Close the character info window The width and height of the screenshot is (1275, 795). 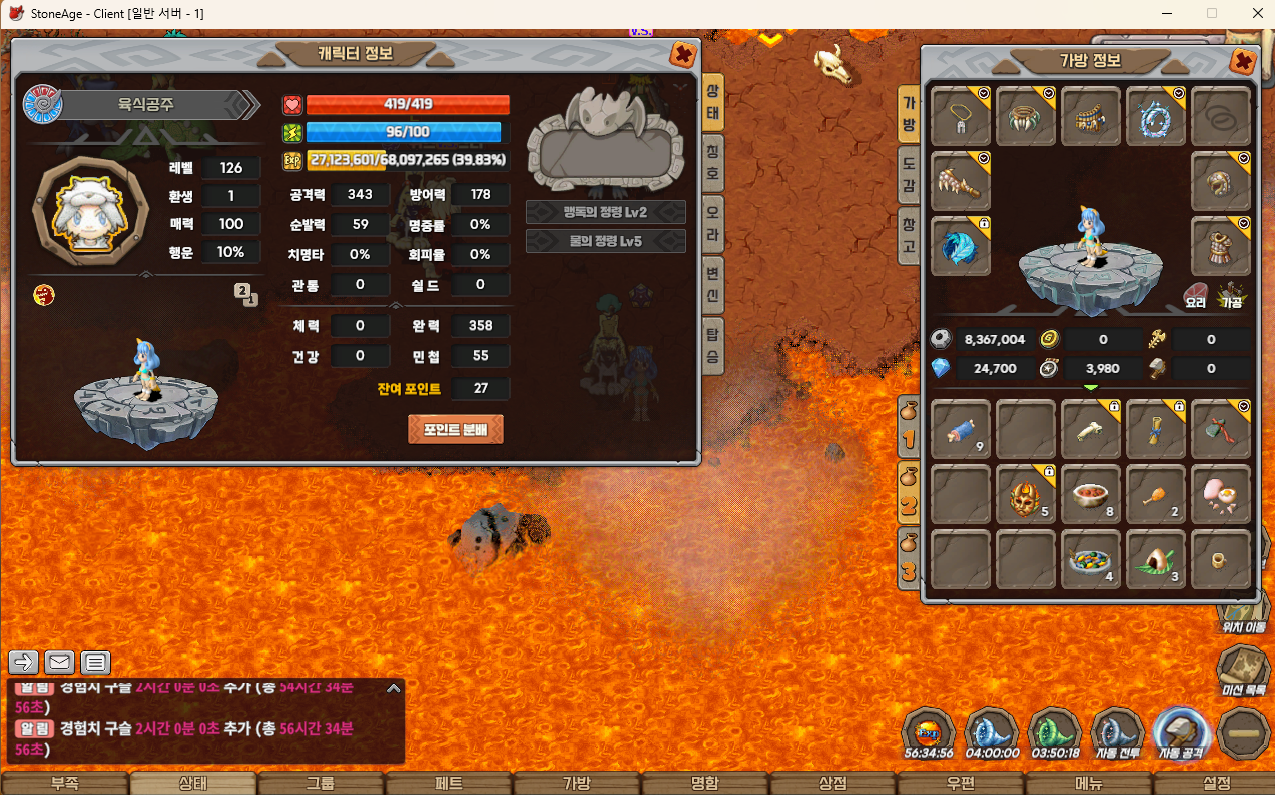coord(683,54)
